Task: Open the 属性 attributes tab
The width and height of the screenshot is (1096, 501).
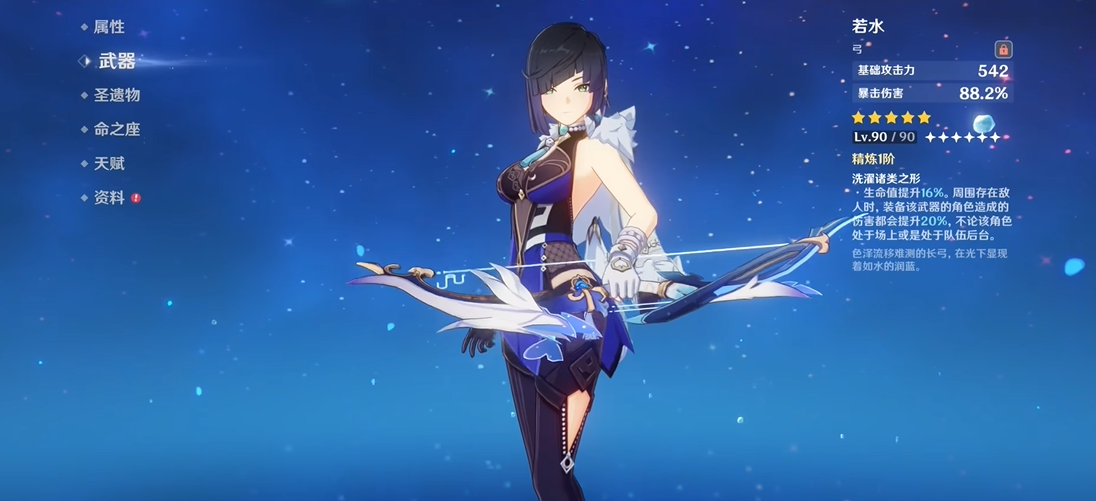Action: pyautogui.click(x=108, y=27)
